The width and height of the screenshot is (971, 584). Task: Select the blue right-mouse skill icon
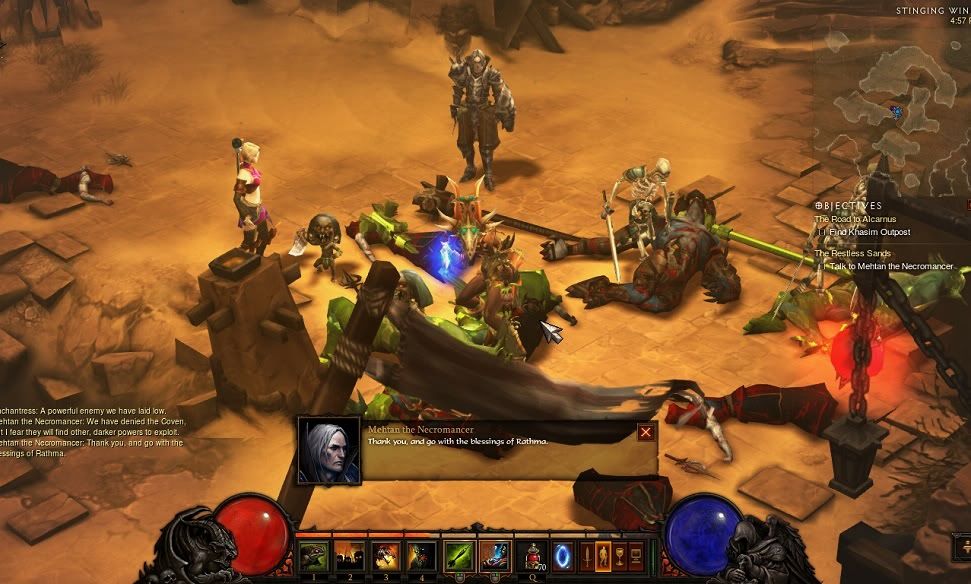pyautogui.click(x=495, y=556)
